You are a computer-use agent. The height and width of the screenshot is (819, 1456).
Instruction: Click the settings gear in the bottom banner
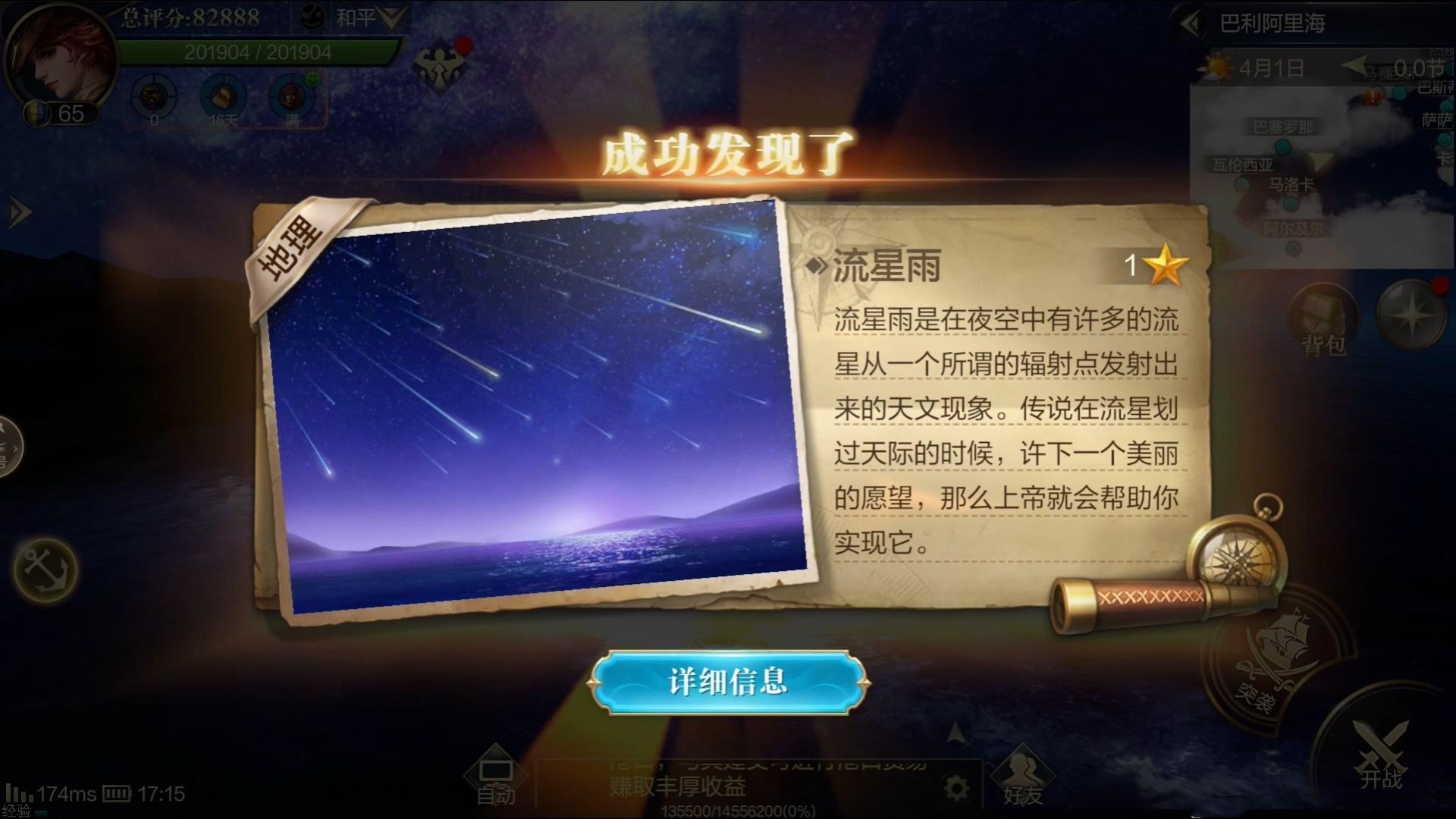(x=957, y=787)
